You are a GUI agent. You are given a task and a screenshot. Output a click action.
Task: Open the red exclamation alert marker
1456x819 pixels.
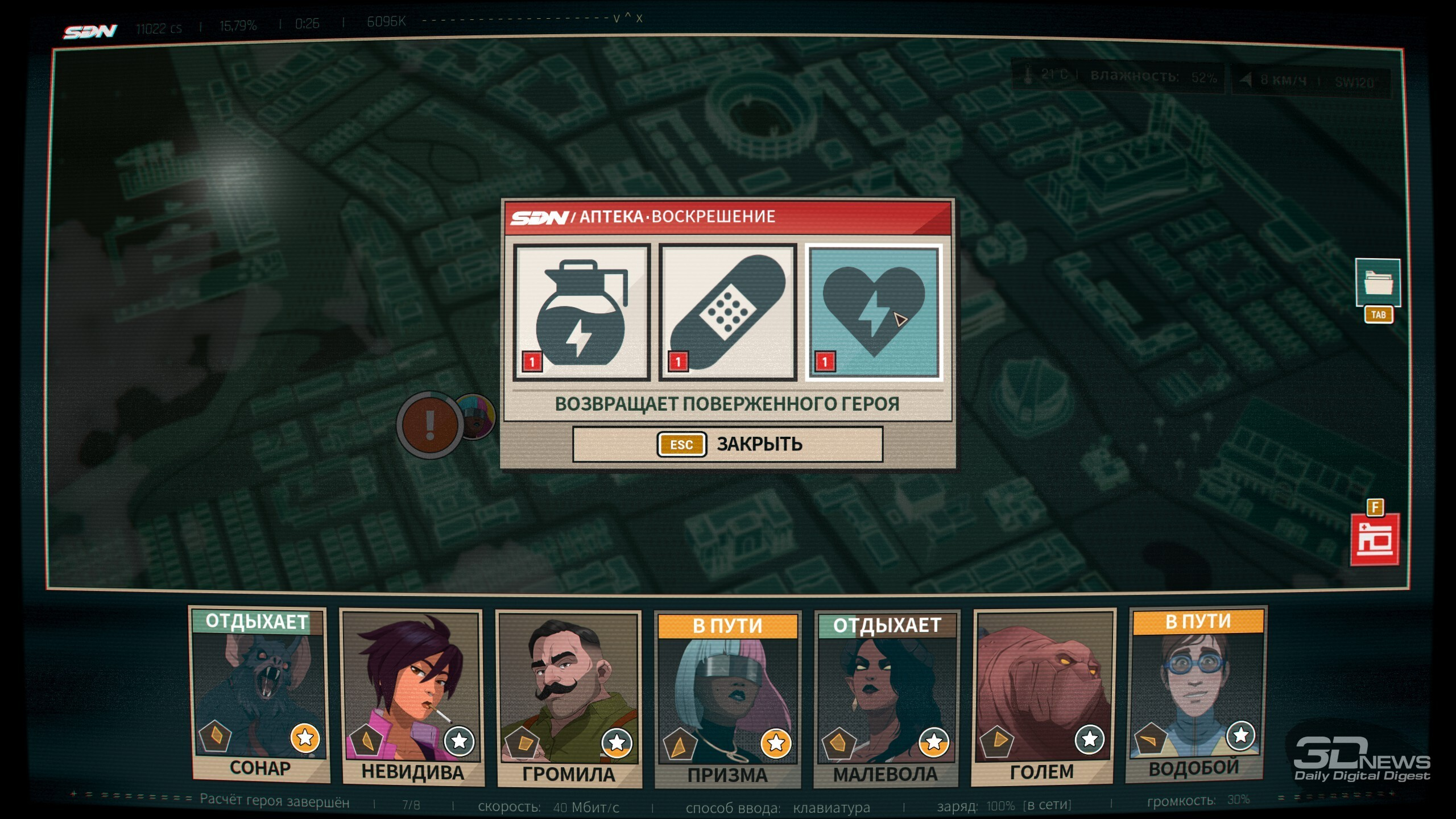pyautogui.click(x=430, y=424)
